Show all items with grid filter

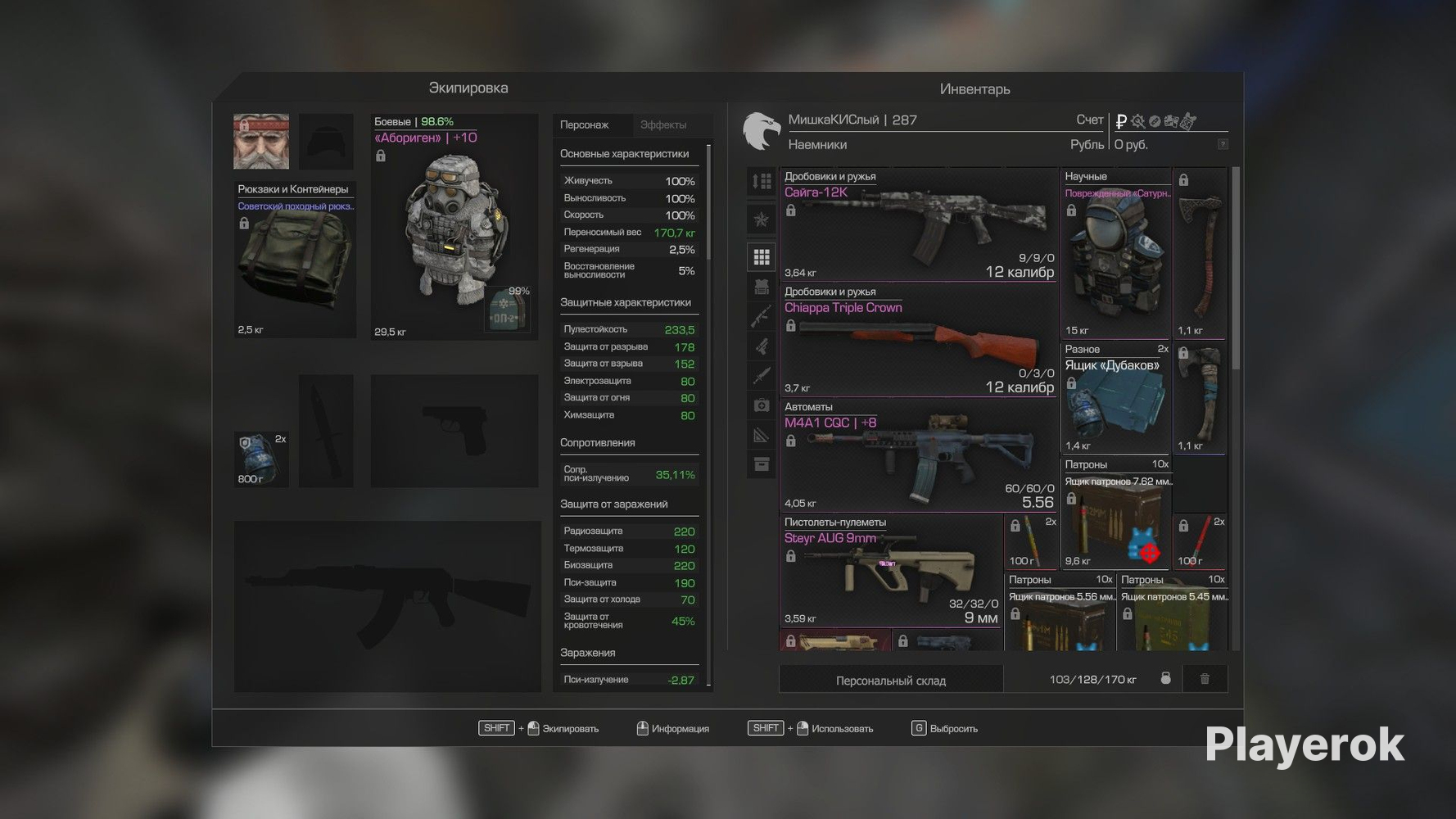tap(762, 257)
